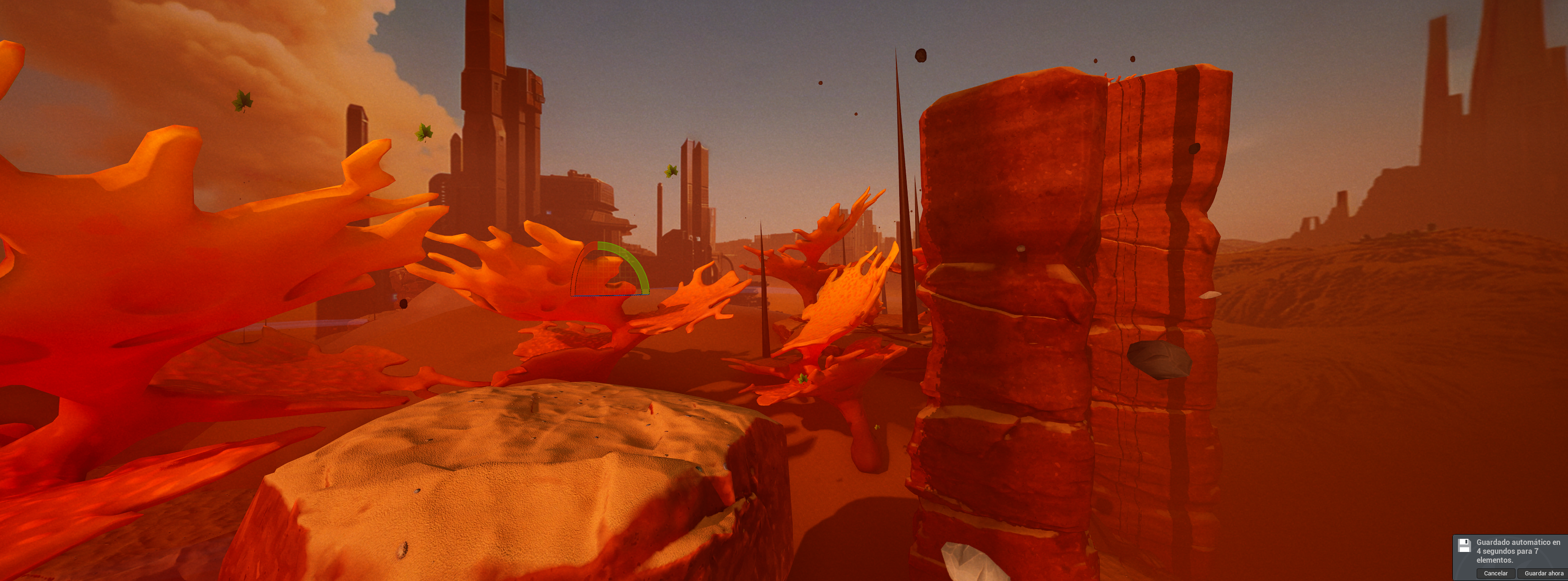Cancel the pending autosave
Viewport: 1568px width, 581px height.
coord(1495,573)
